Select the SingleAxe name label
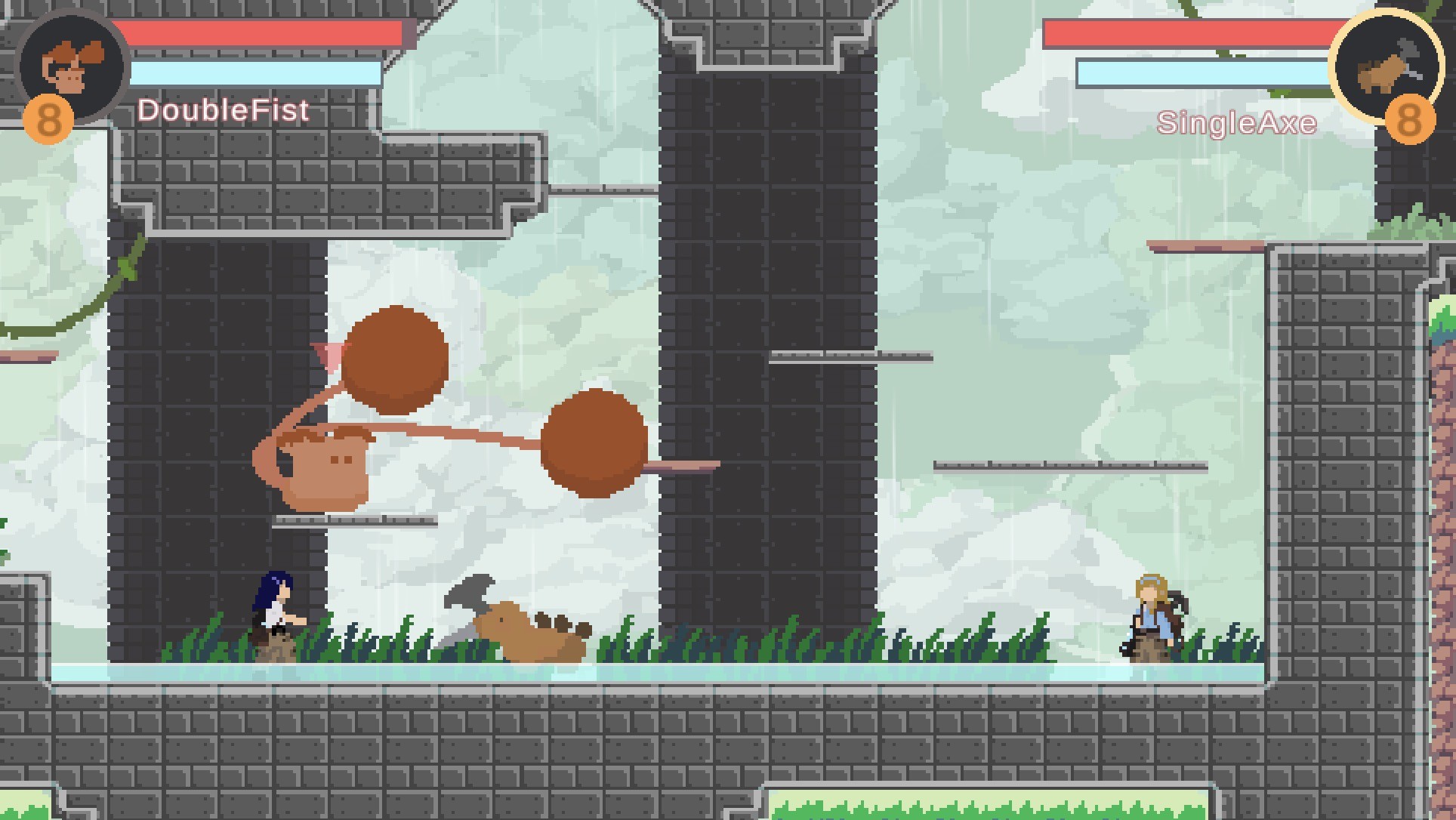This screenshot has width=1456, height=820. click(x=1236, y=121)
